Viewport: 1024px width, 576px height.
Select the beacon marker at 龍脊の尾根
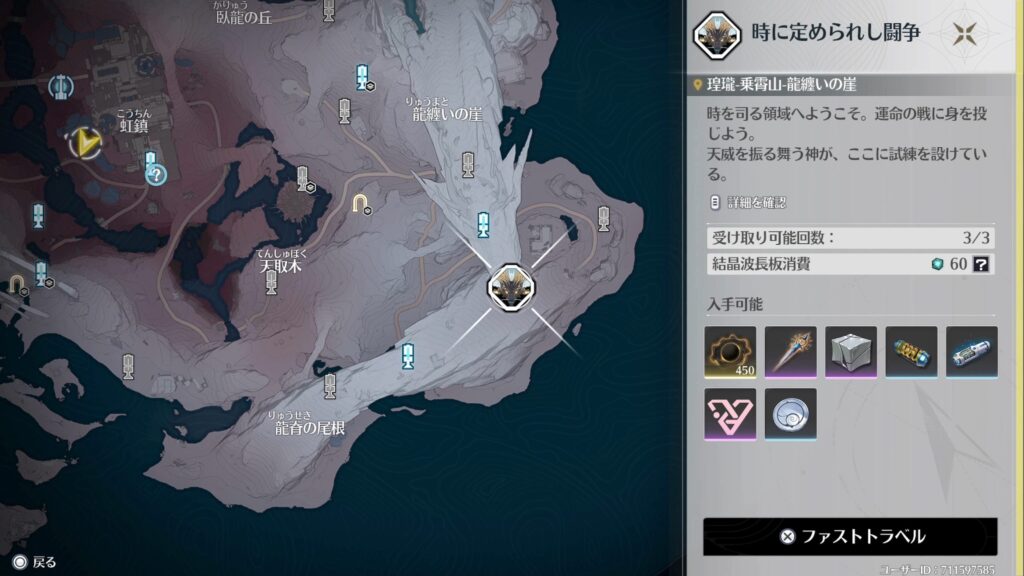(x=330, y=385)
